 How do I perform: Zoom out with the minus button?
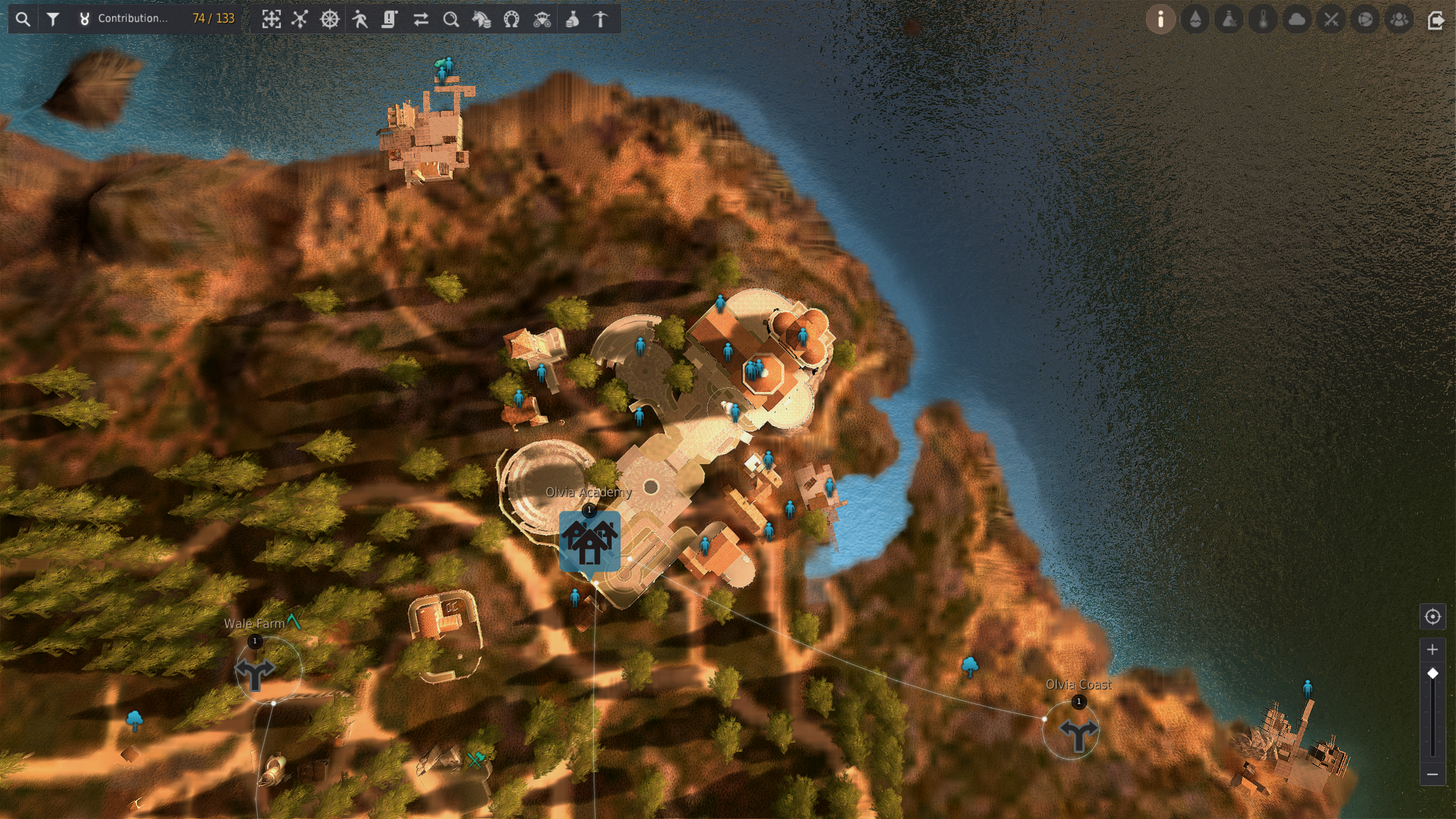[x=1433, y=775]
